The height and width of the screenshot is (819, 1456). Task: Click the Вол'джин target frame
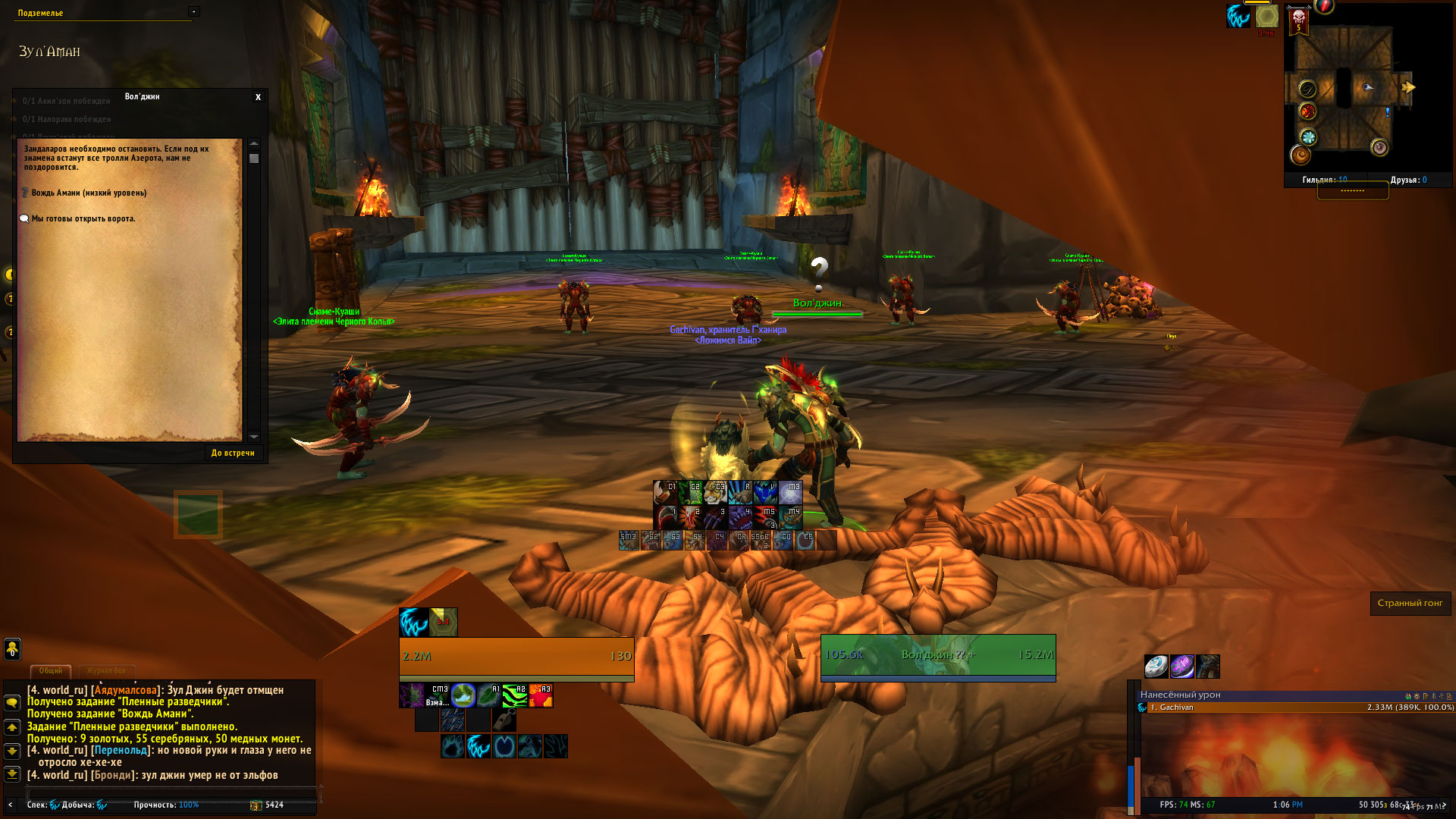[x=938, y=655]
